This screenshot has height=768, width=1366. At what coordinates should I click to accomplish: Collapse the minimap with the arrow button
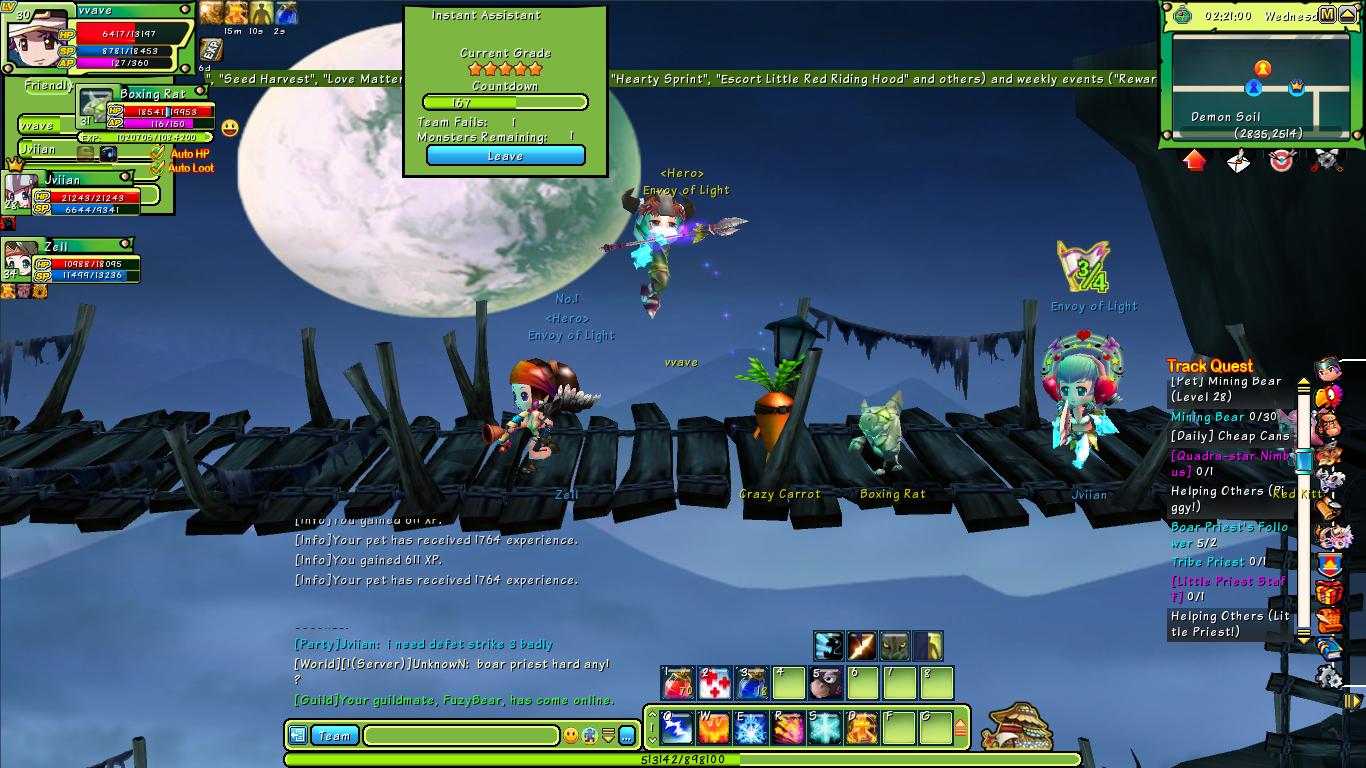(1349, 15)
